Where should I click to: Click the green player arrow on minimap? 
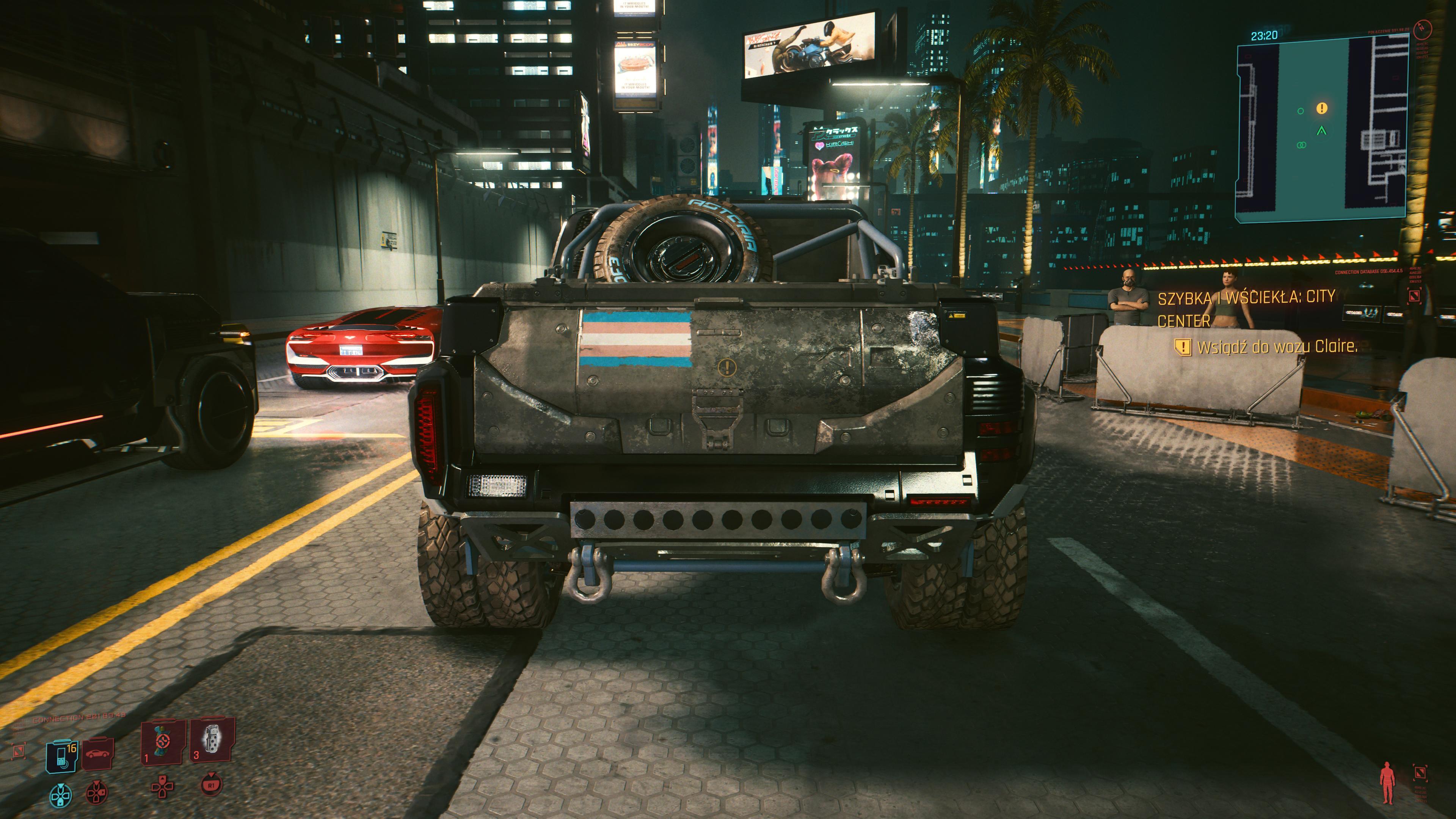(1321, 131)
